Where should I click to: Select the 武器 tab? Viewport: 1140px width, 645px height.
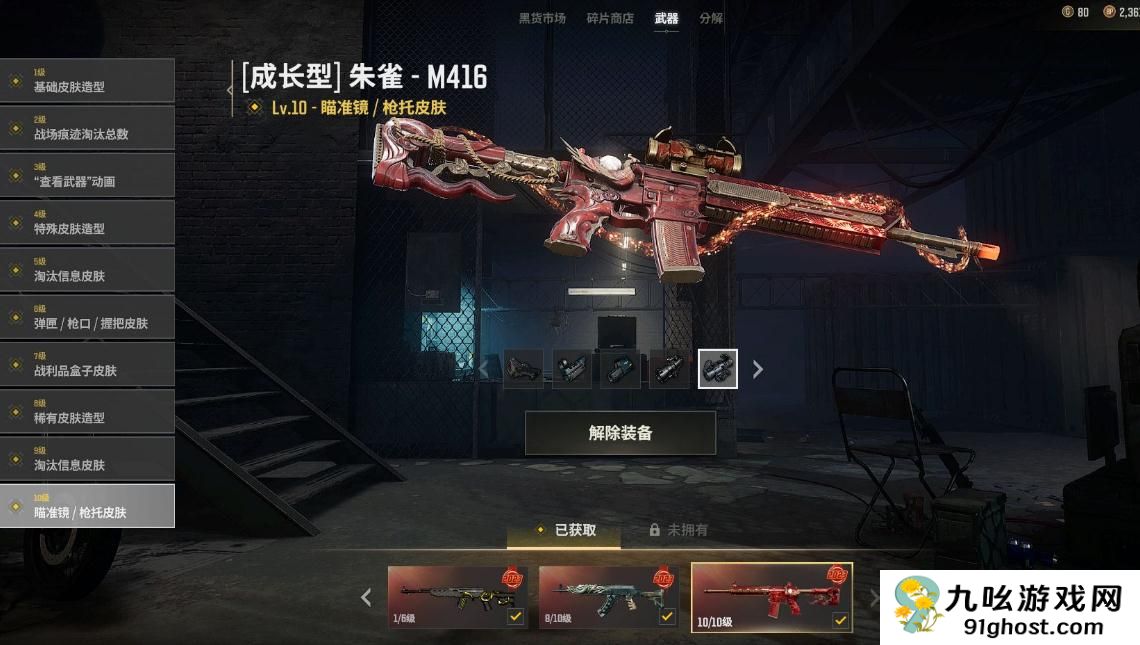pos(666,18)
